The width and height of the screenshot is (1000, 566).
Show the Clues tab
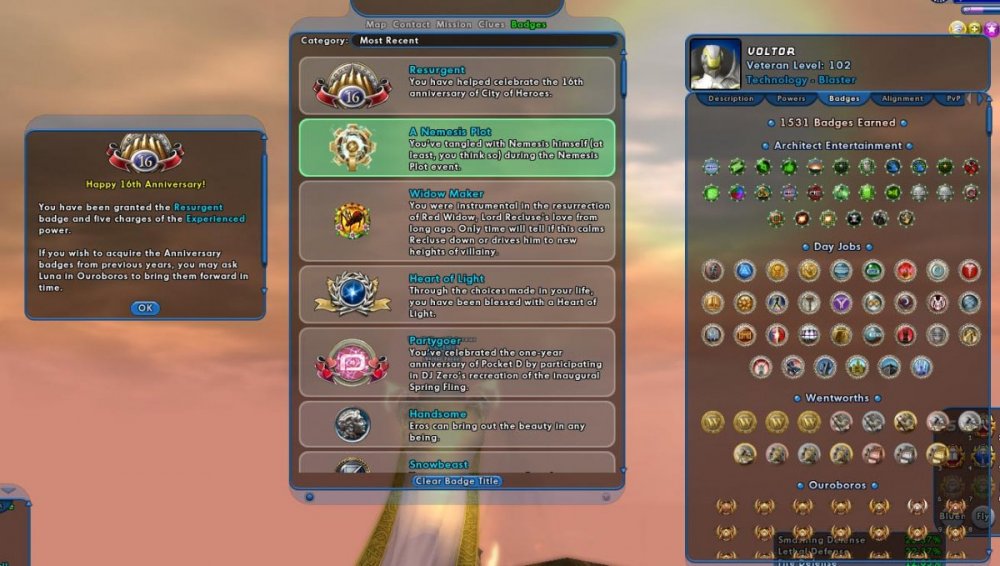coord(492,24)
